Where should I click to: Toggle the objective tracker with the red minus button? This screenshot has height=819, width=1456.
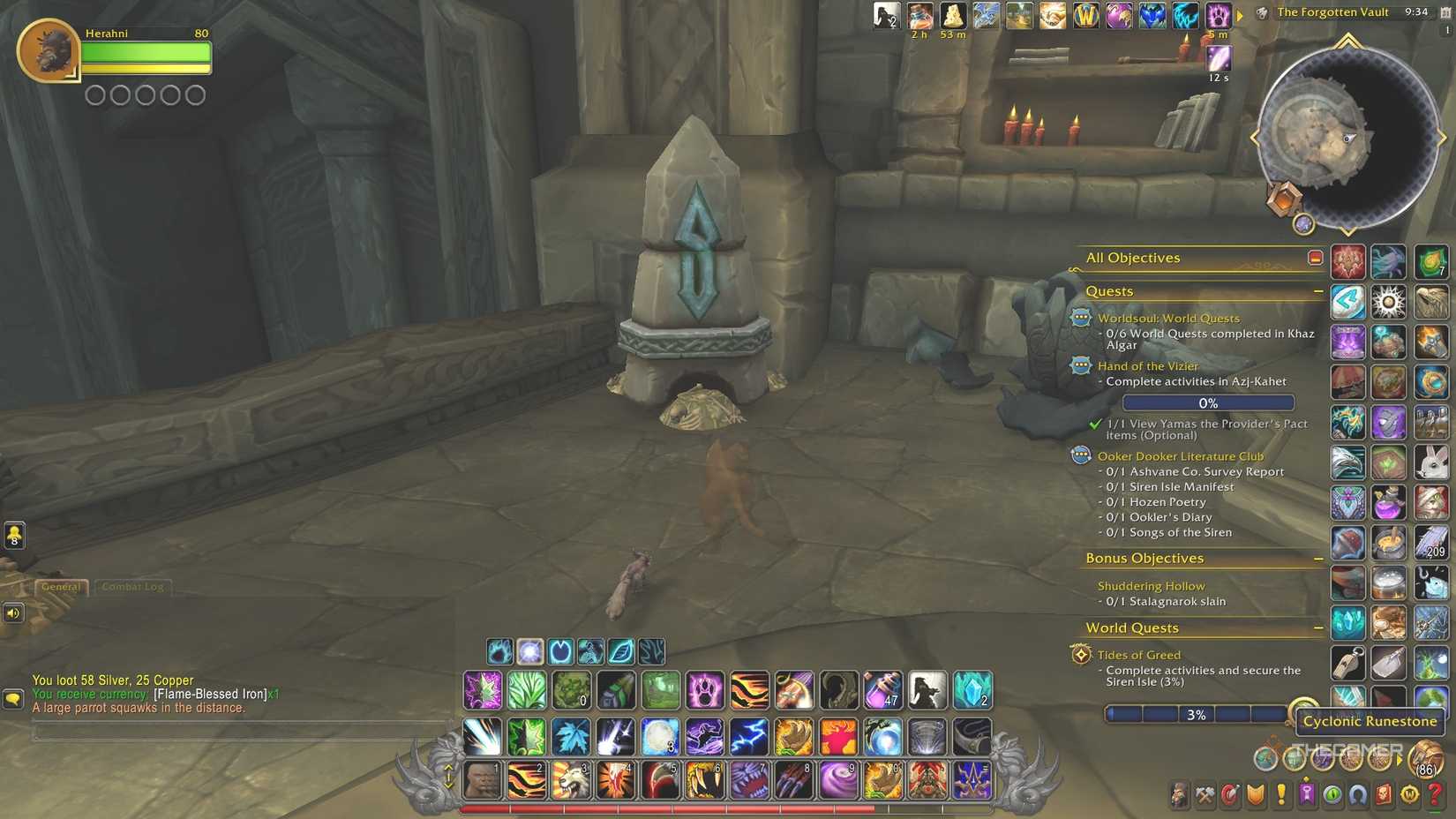coord(1315,258)
